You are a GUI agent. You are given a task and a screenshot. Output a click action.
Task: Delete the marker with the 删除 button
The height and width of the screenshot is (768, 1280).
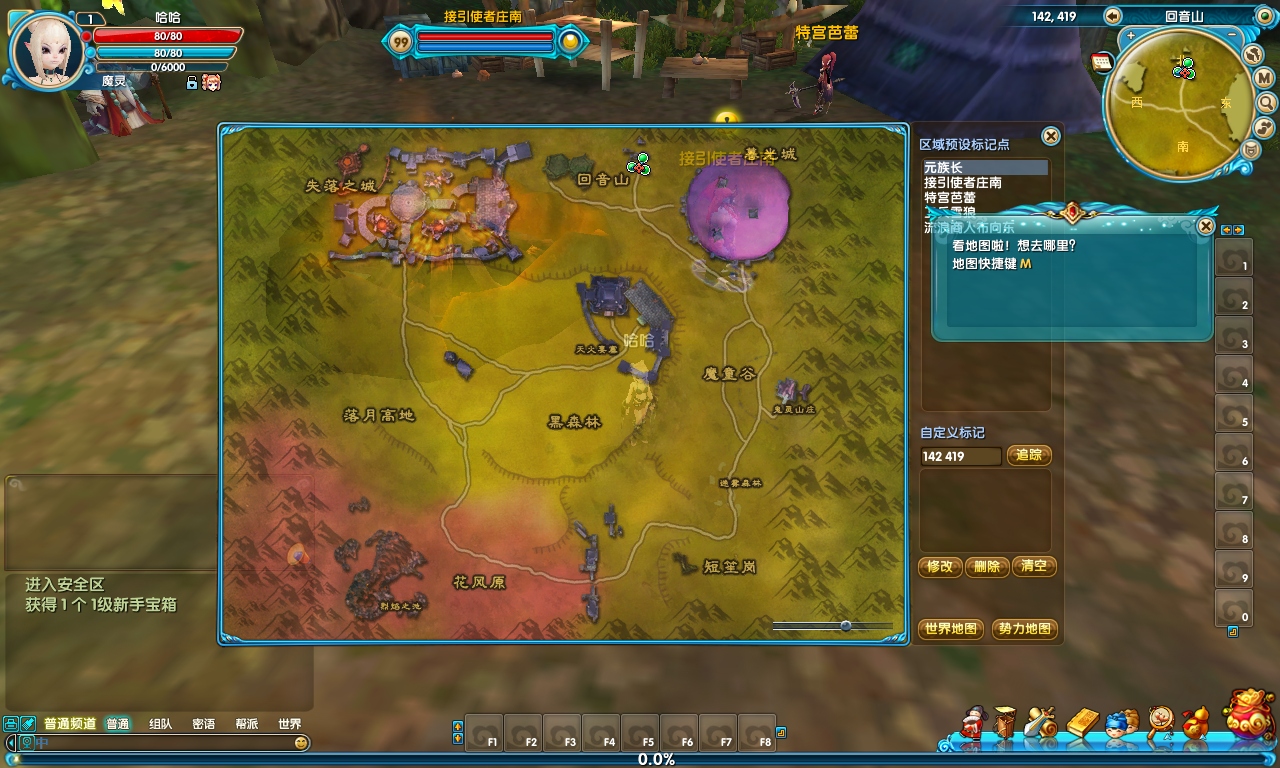[x=987, y=567]
